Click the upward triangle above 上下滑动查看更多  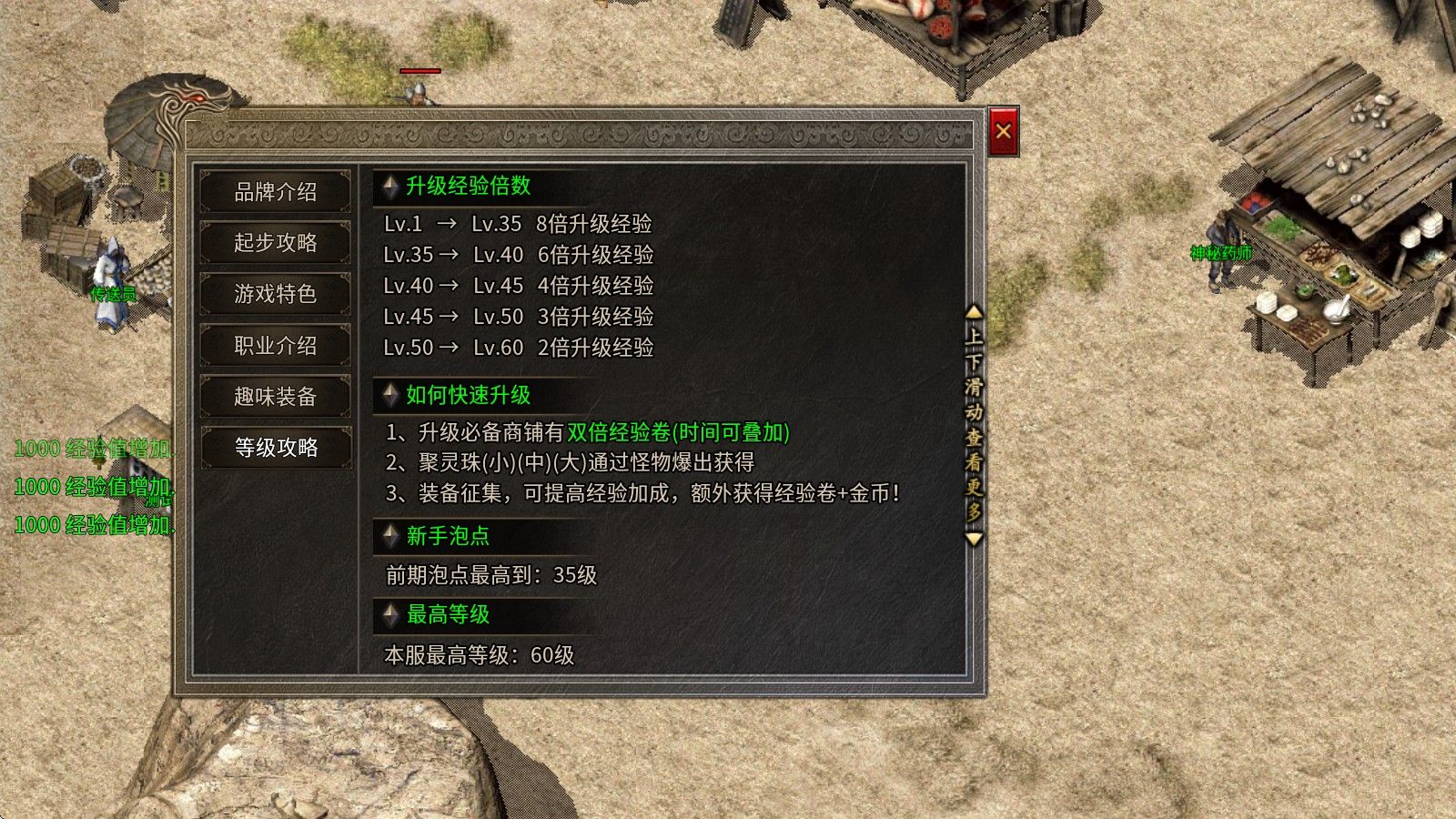click(x=972, y=314)
